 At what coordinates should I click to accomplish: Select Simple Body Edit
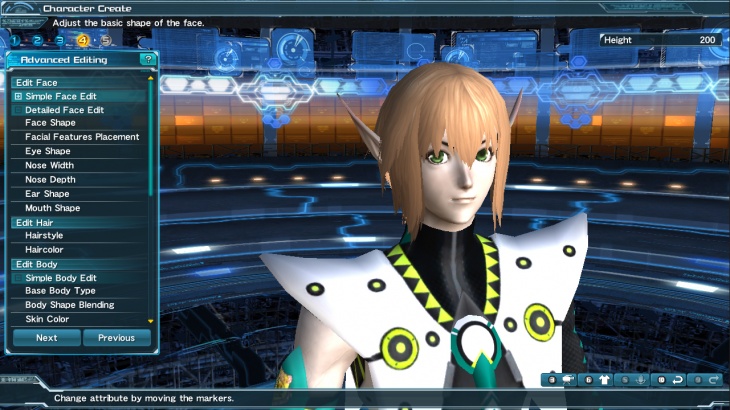[x=60, y=277]
